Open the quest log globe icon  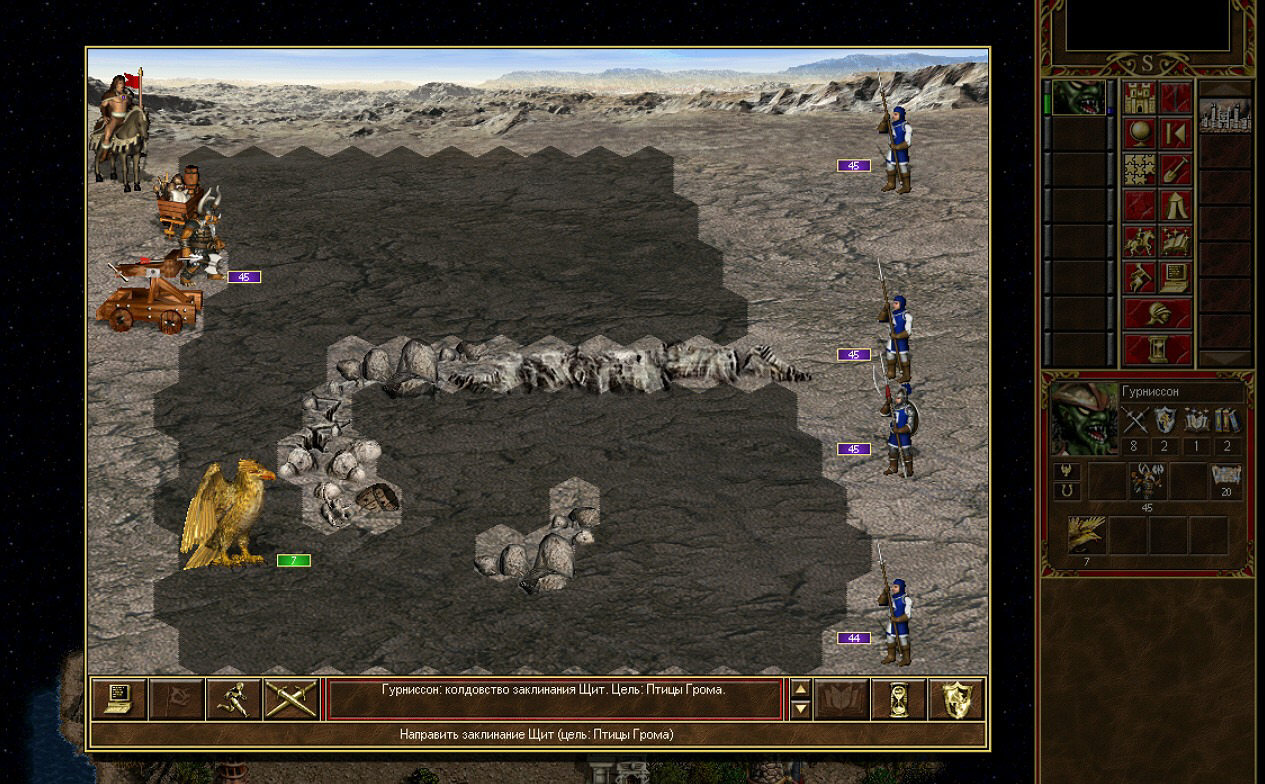point(1140,134)
